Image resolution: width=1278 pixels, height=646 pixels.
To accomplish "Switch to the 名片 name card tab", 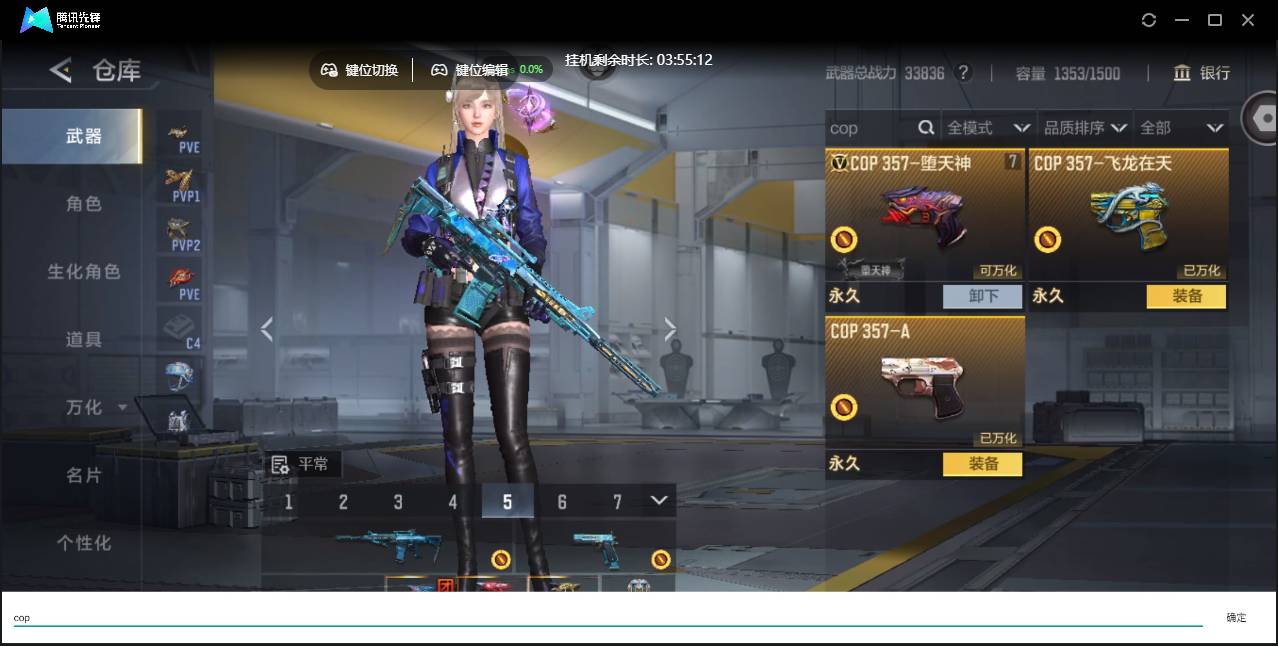I will coord(83,475).
